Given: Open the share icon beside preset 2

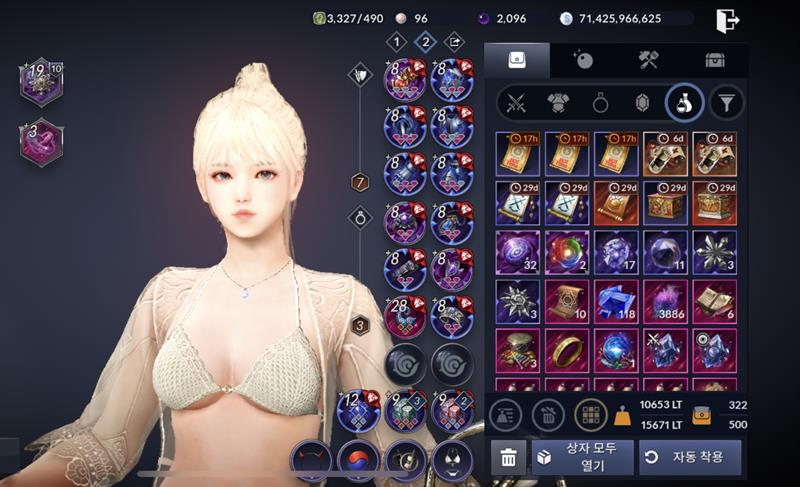Looking at the screenshot, I should 455,42.
